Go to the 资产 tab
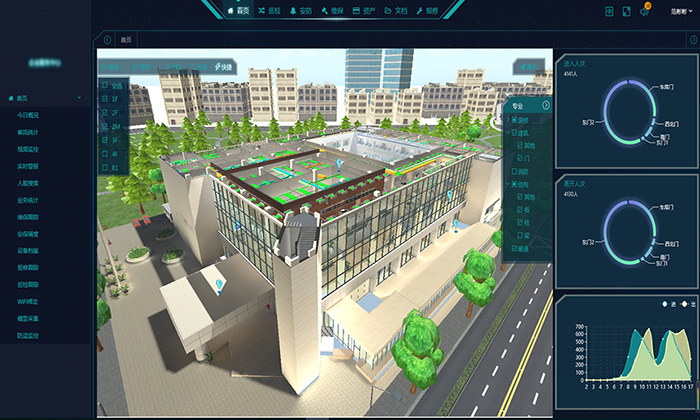This screenshot has width=700, height=420. click(364, 10)
